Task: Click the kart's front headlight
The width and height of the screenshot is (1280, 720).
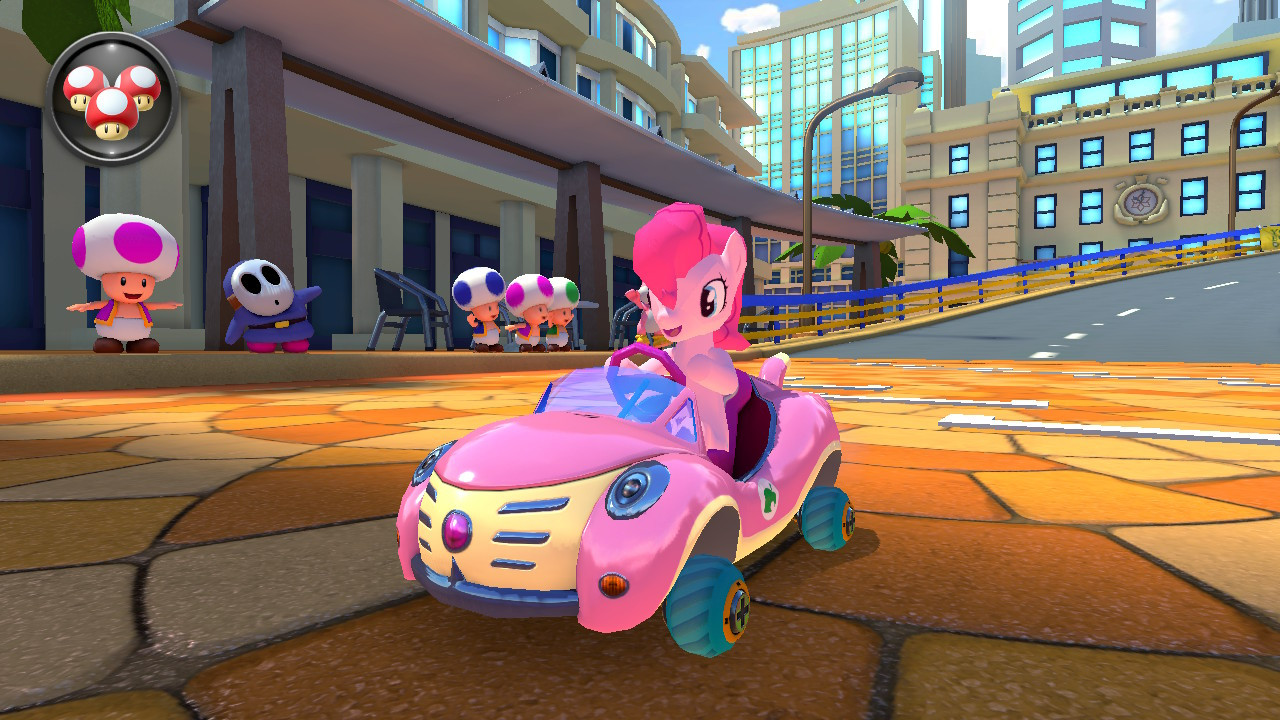Action: click(633, 492)
